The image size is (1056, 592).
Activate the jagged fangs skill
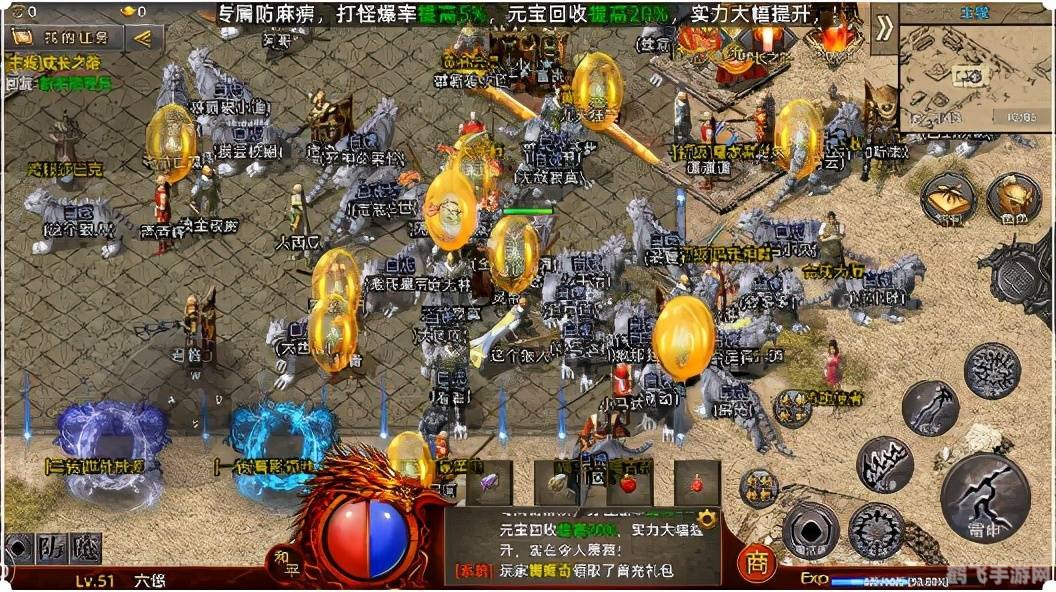(884, 464)
